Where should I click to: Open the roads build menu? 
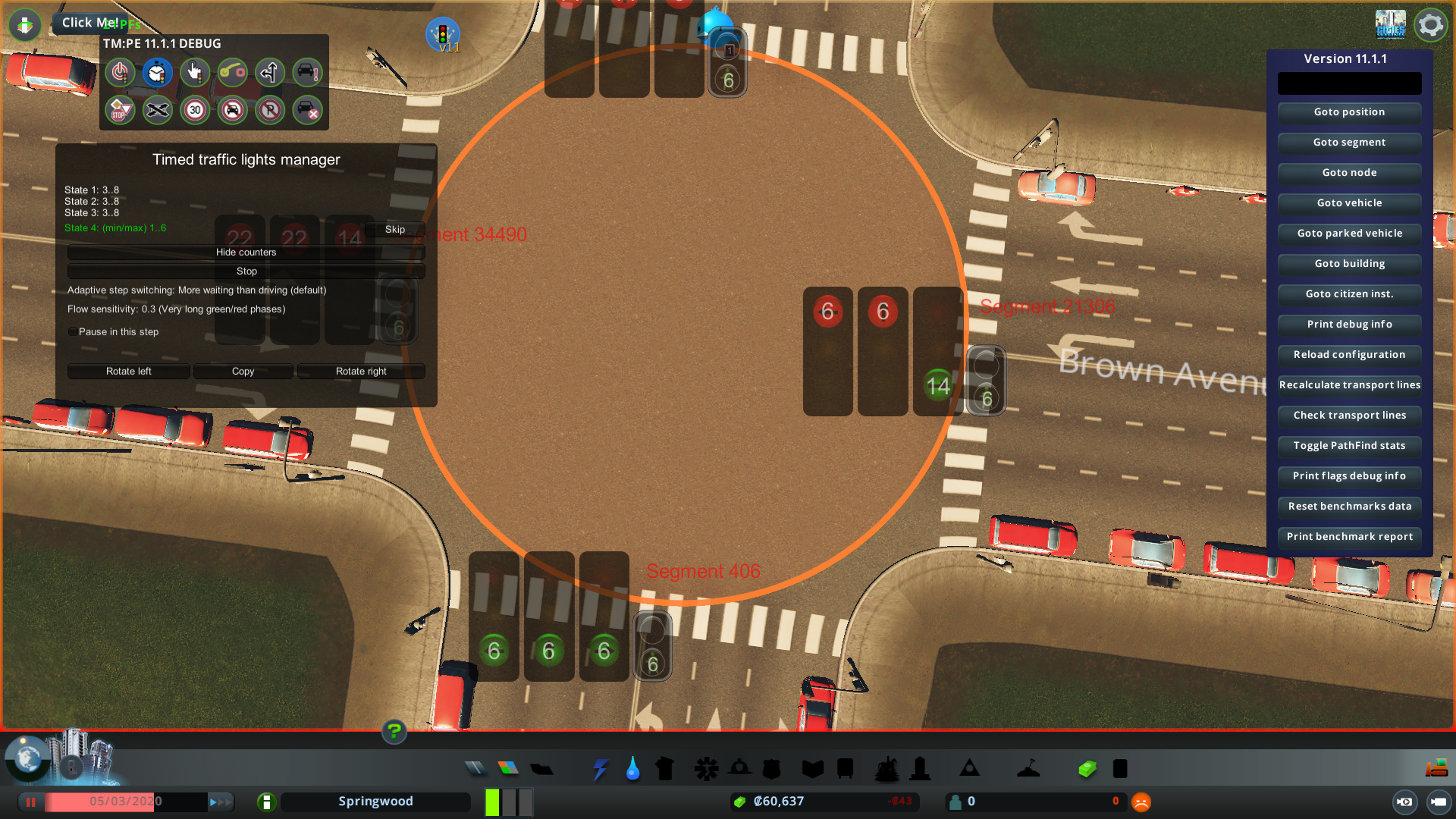coord(475,769)
